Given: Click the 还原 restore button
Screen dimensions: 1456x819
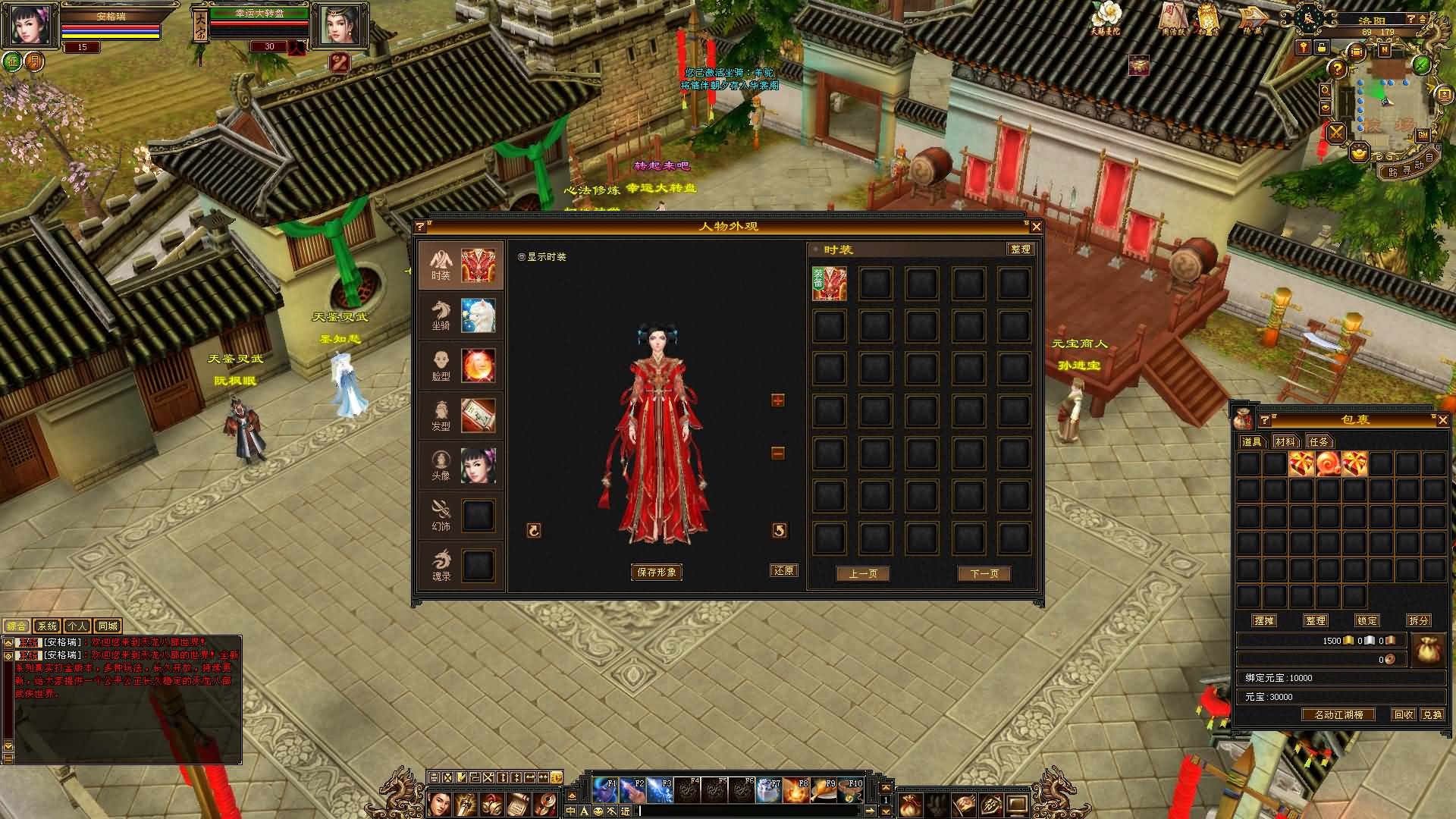Looking at the screenshot, I should 783,571.
